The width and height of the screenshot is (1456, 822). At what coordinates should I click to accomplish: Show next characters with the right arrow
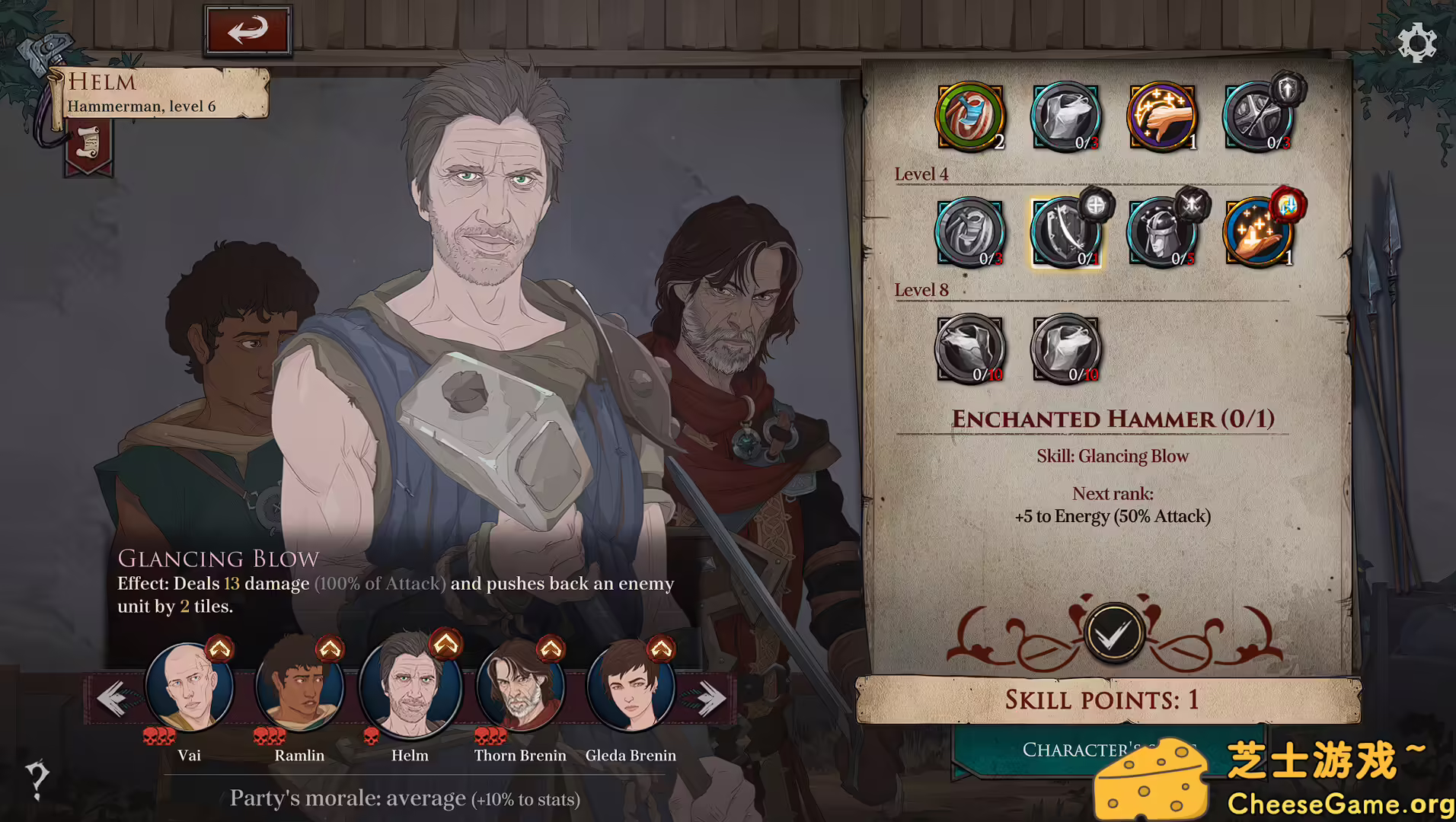coord(711,698)
